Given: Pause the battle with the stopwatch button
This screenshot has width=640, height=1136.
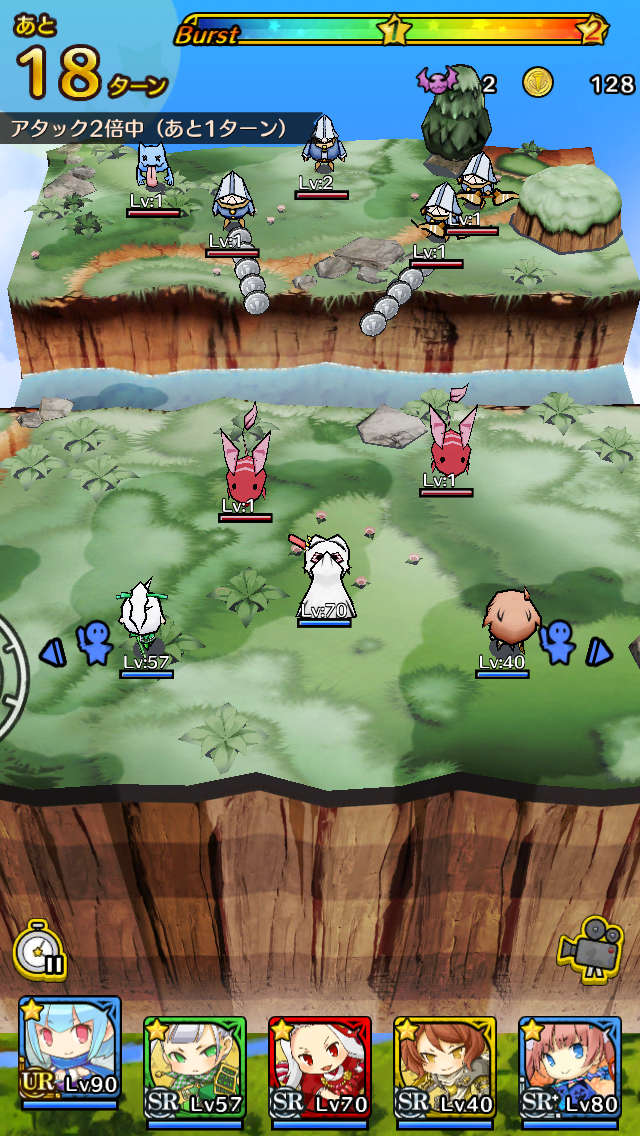Looking at the screenshot, I should [40, 949].
